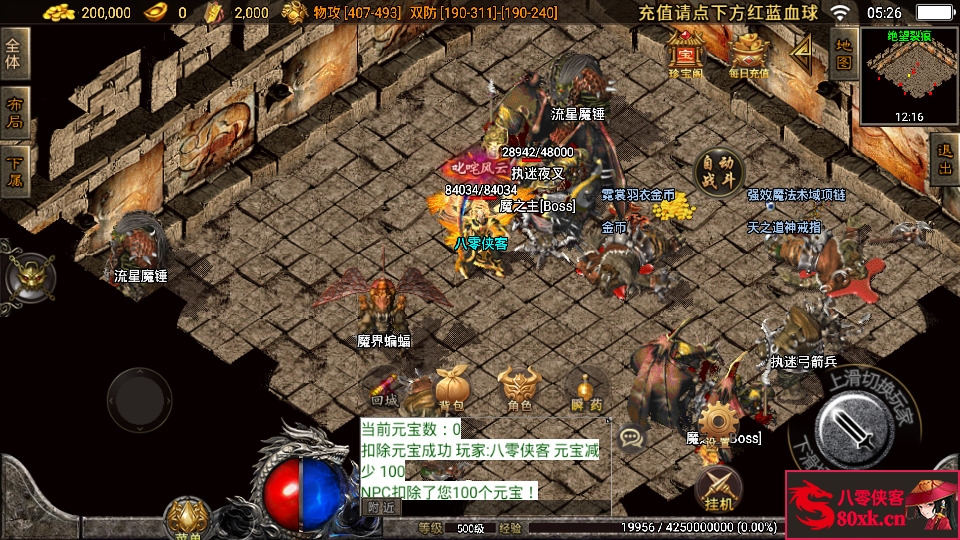Tap the sword attack button
Screen dimensions: 960x540
853,427
